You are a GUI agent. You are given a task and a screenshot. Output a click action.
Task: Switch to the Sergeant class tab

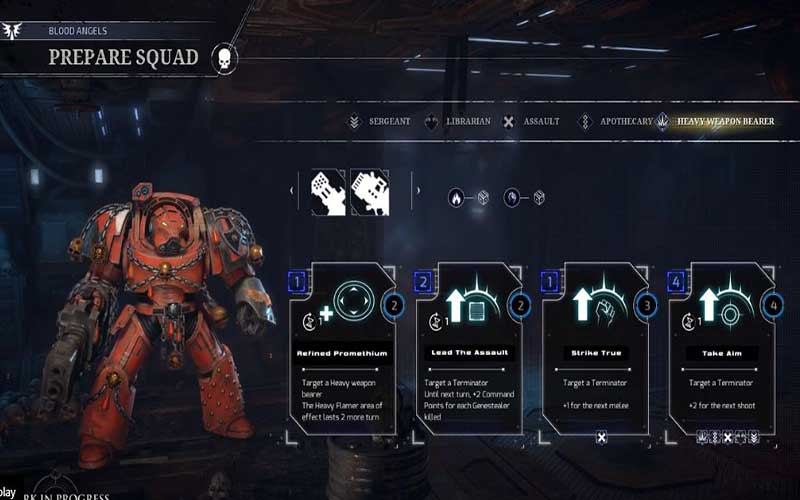380,122
